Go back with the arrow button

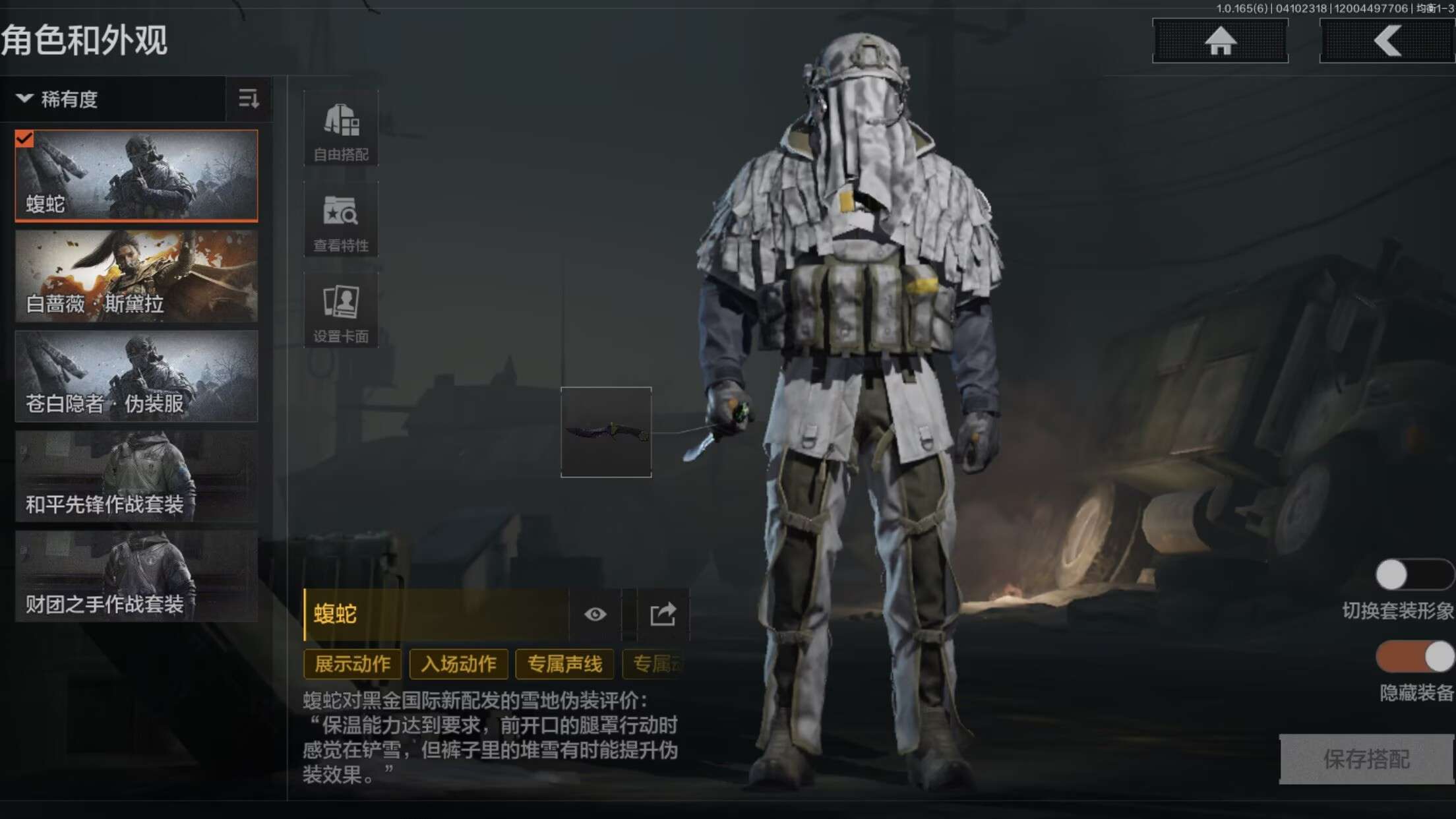click(x=1387, y=41)
